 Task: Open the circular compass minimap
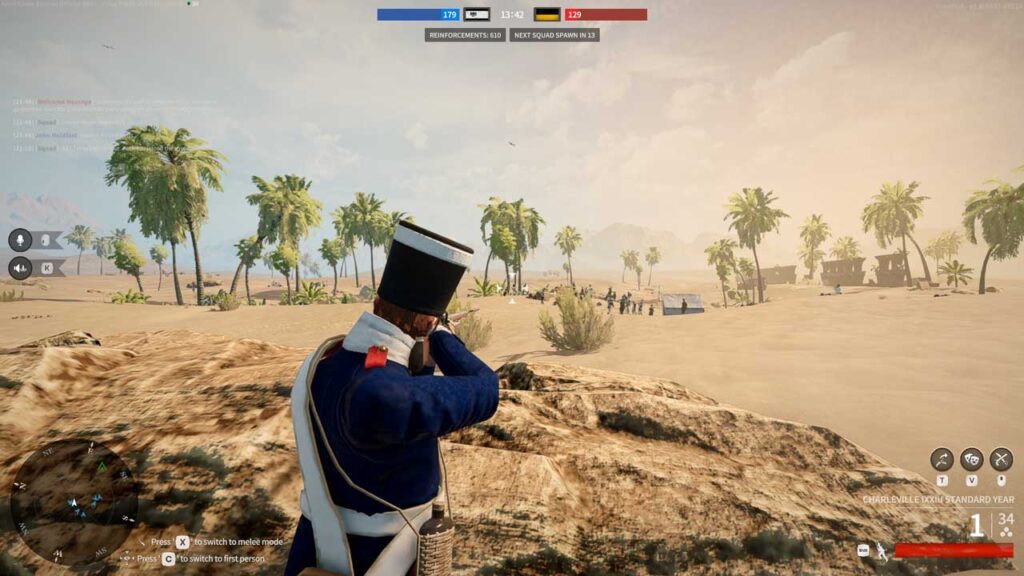click(74, 502)
